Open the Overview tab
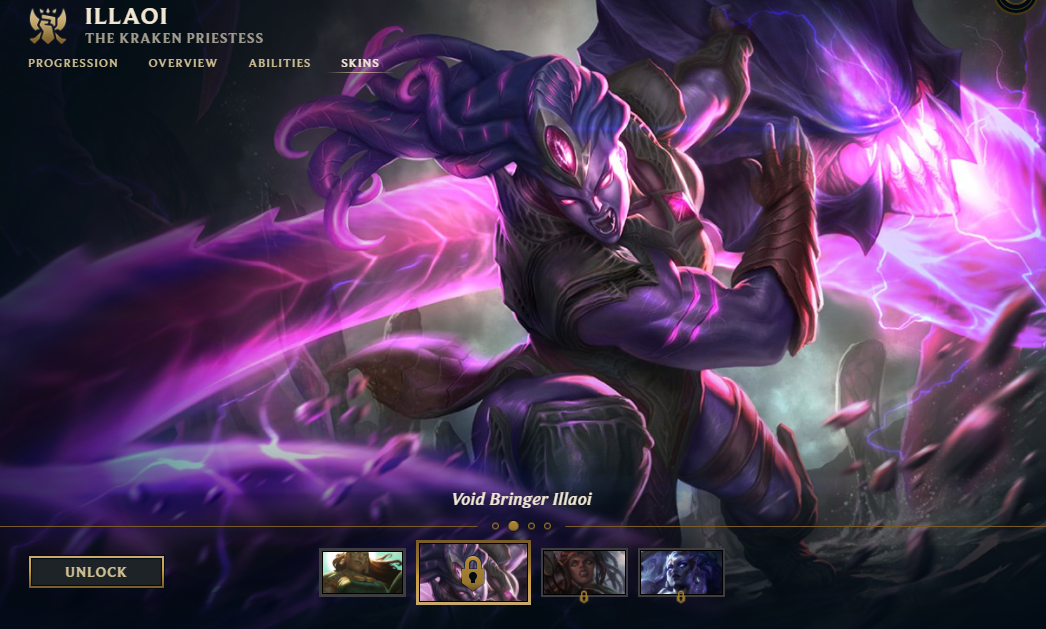This screenshot has width=1046, height=629. click(x=183, y=63)
